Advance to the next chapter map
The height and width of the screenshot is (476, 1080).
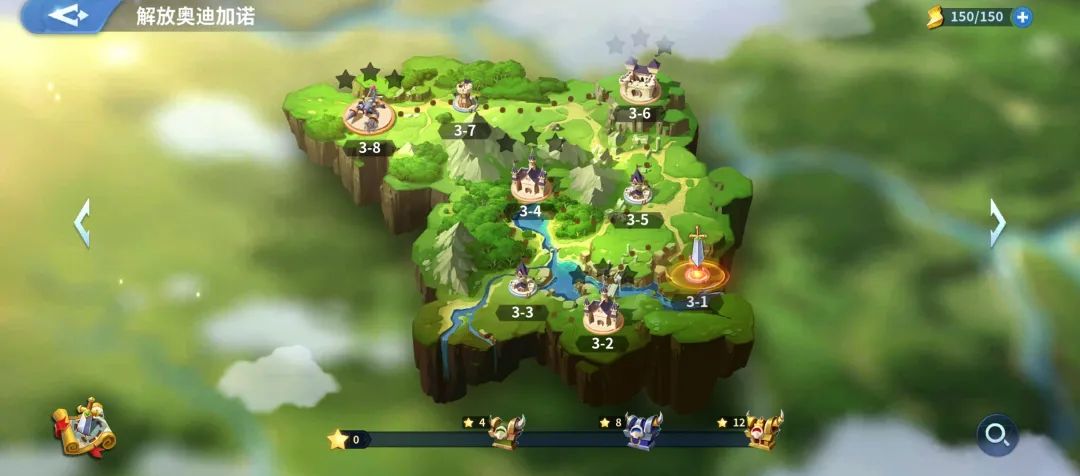(x=997, y=222)
